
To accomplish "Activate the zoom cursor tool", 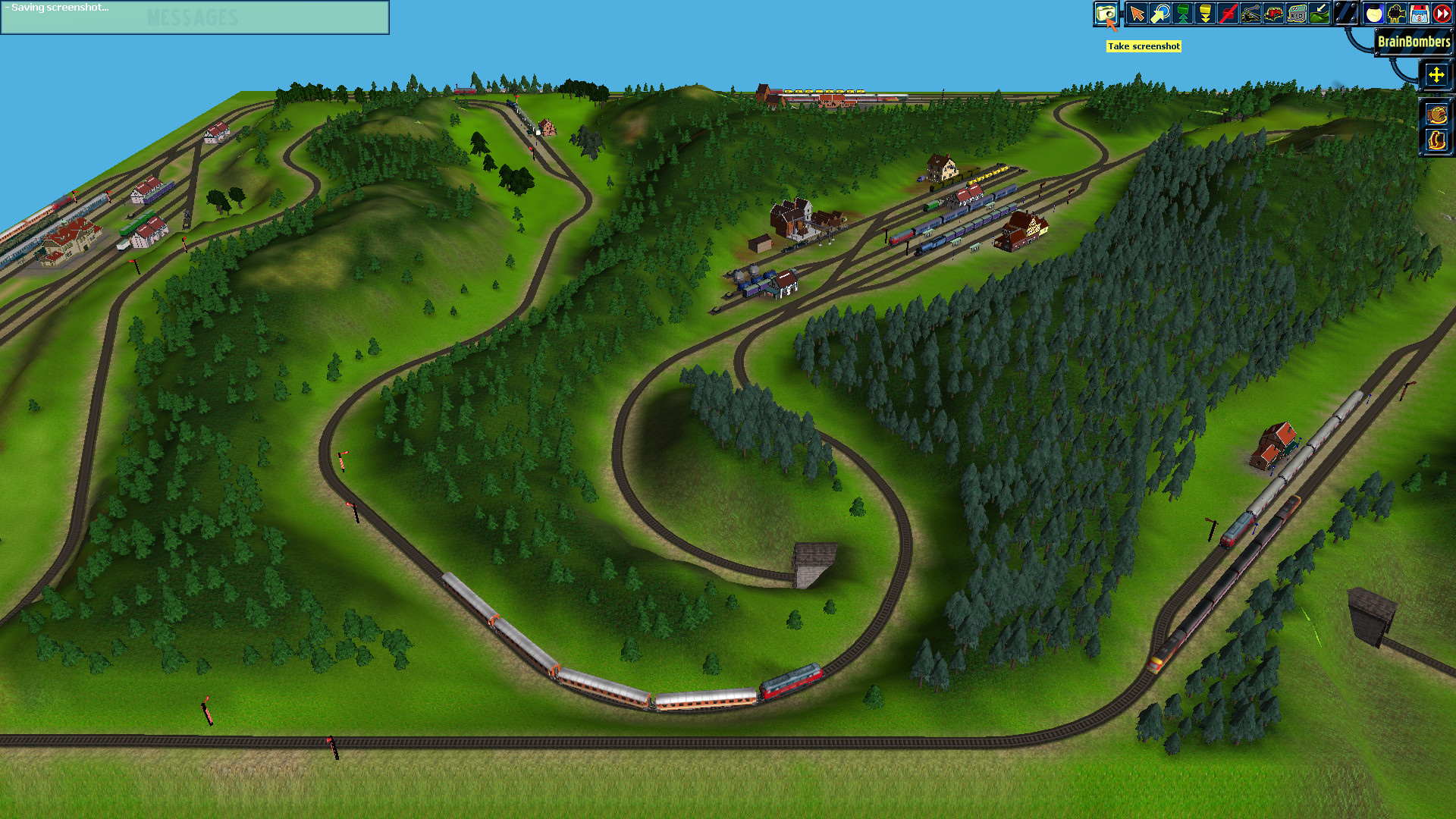I will (x=1160, y=13).
